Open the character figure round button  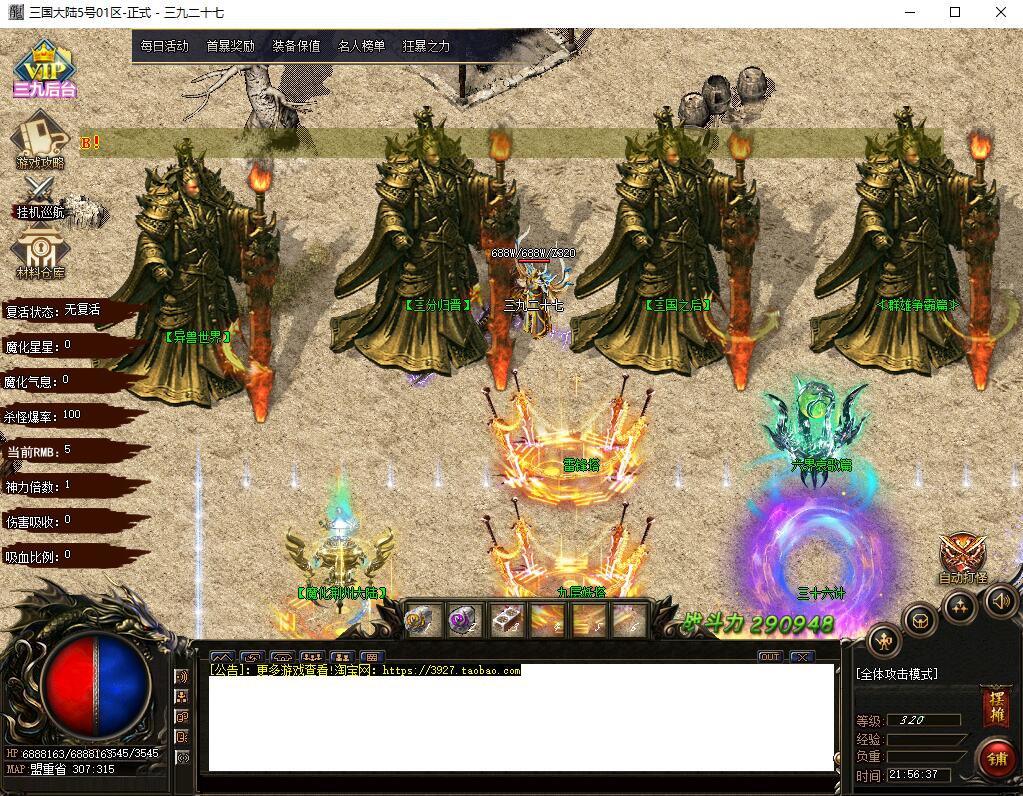point(884,641)
